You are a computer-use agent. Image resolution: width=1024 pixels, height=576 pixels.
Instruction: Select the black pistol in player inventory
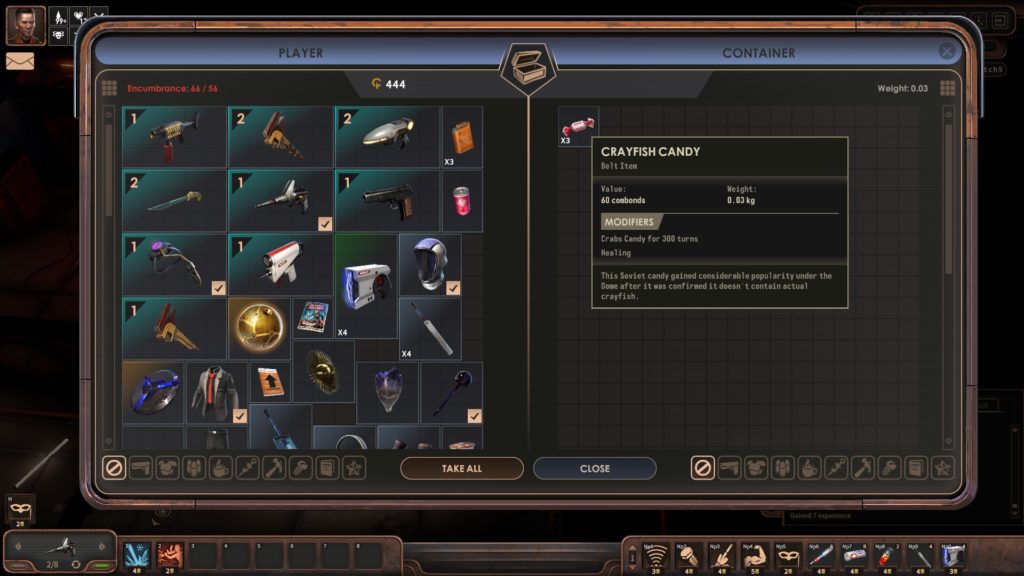387,199
